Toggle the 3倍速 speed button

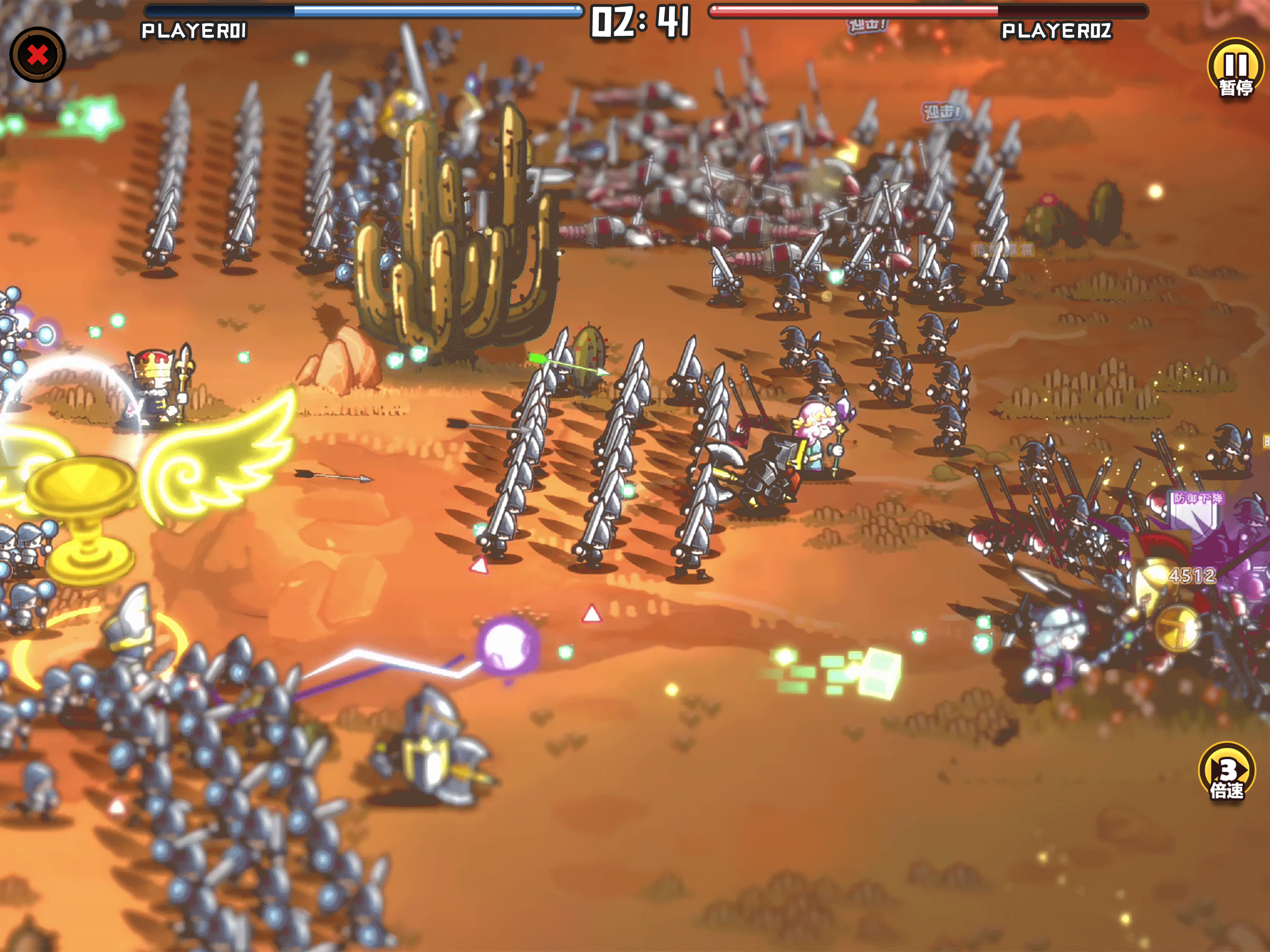1227,772
